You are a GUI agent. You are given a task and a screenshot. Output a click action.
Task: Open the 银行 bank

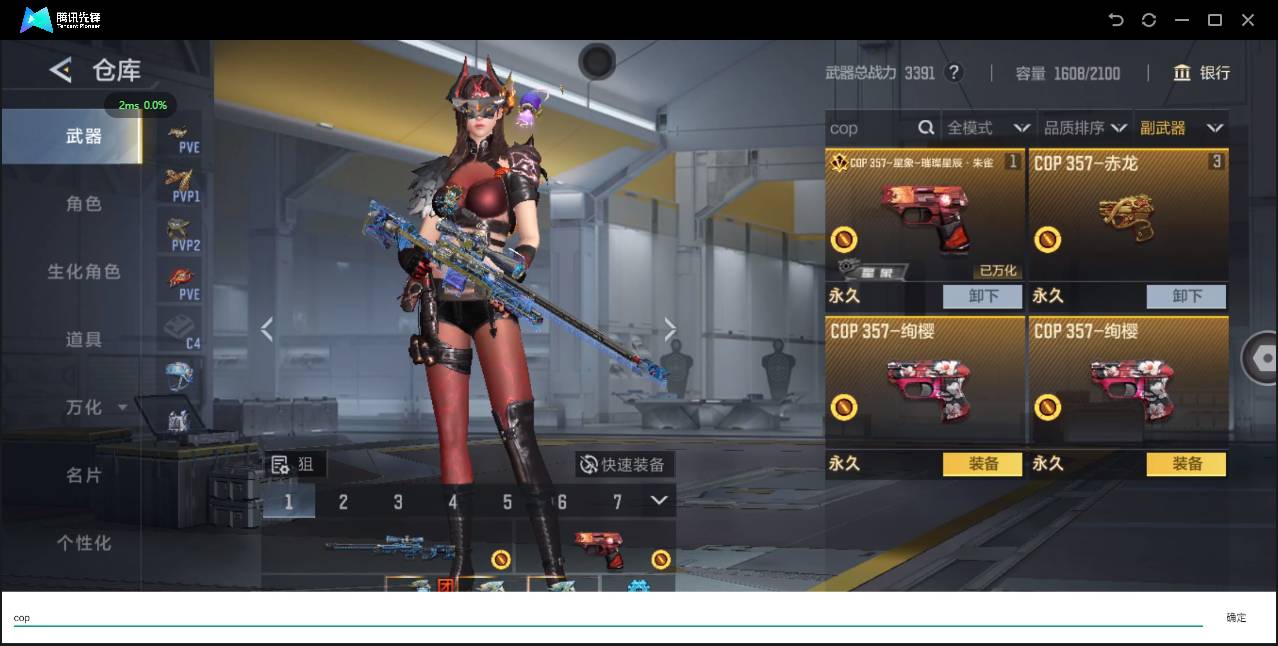1202,73
